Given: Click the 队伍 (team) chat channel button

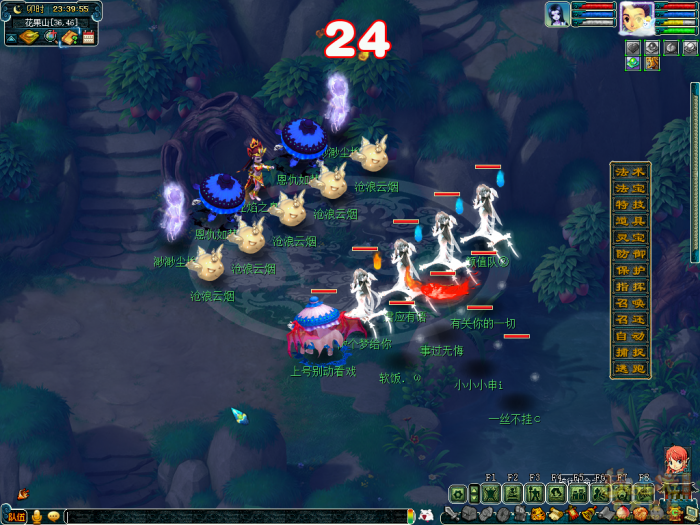Looking at the screenshot, I should pyautogui.click(x=16, y=516).
